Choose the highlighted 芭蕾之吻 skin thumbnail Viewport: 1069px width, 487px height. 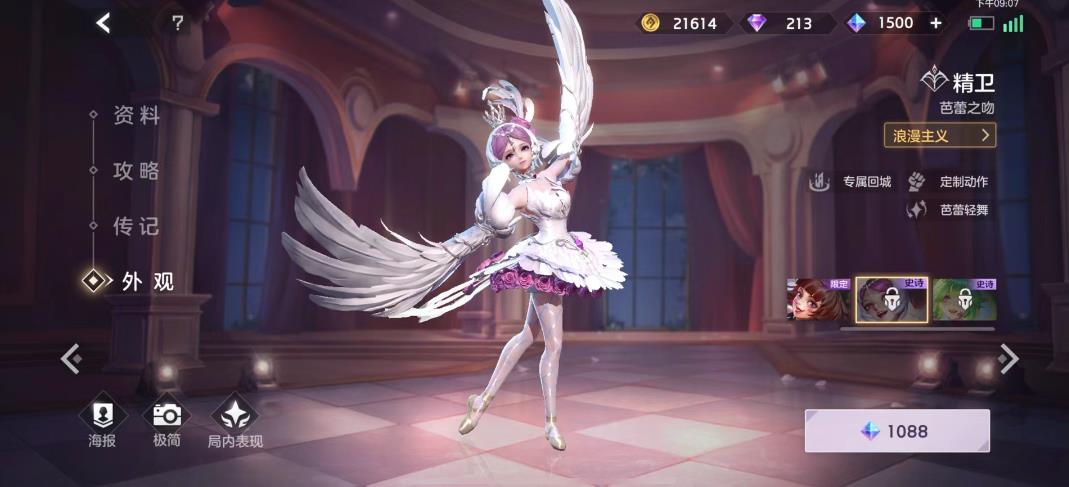point(891,300)
